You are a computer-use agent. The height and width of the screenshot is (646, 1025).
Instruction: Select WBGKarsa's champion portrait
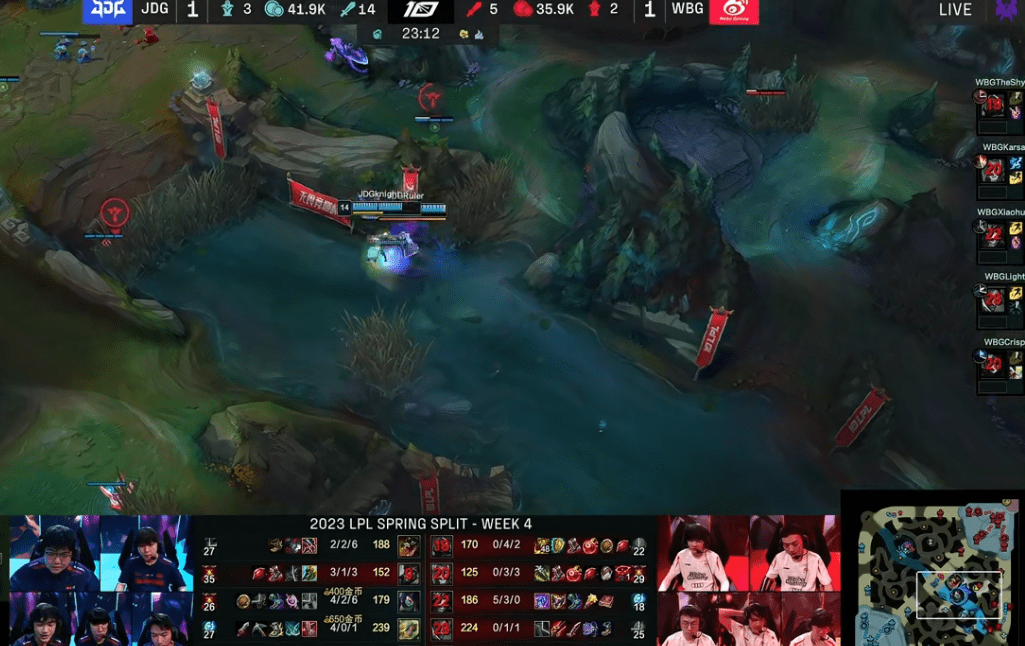click(993, 170)
